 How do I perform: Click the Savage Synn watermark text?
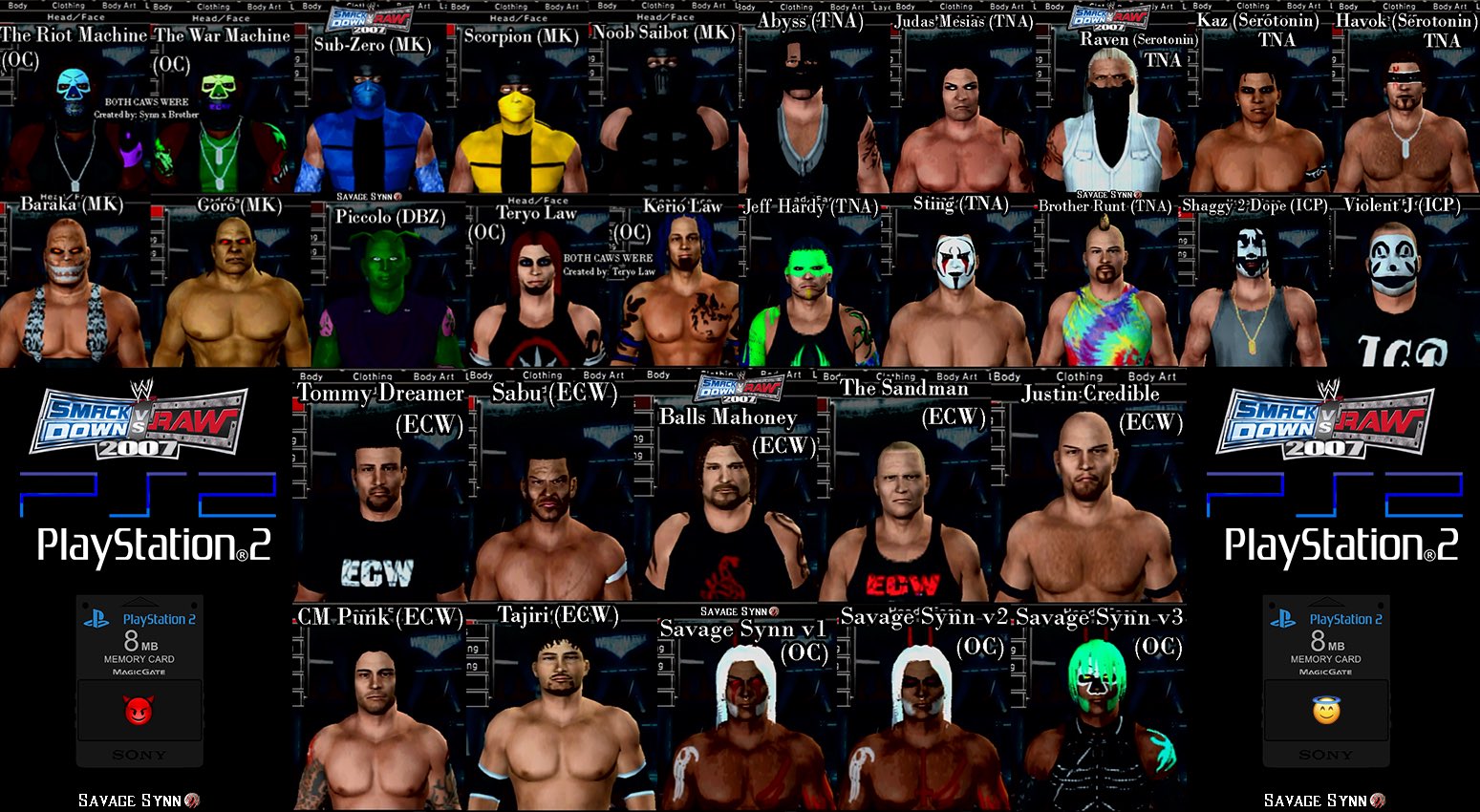pos(130,801)
